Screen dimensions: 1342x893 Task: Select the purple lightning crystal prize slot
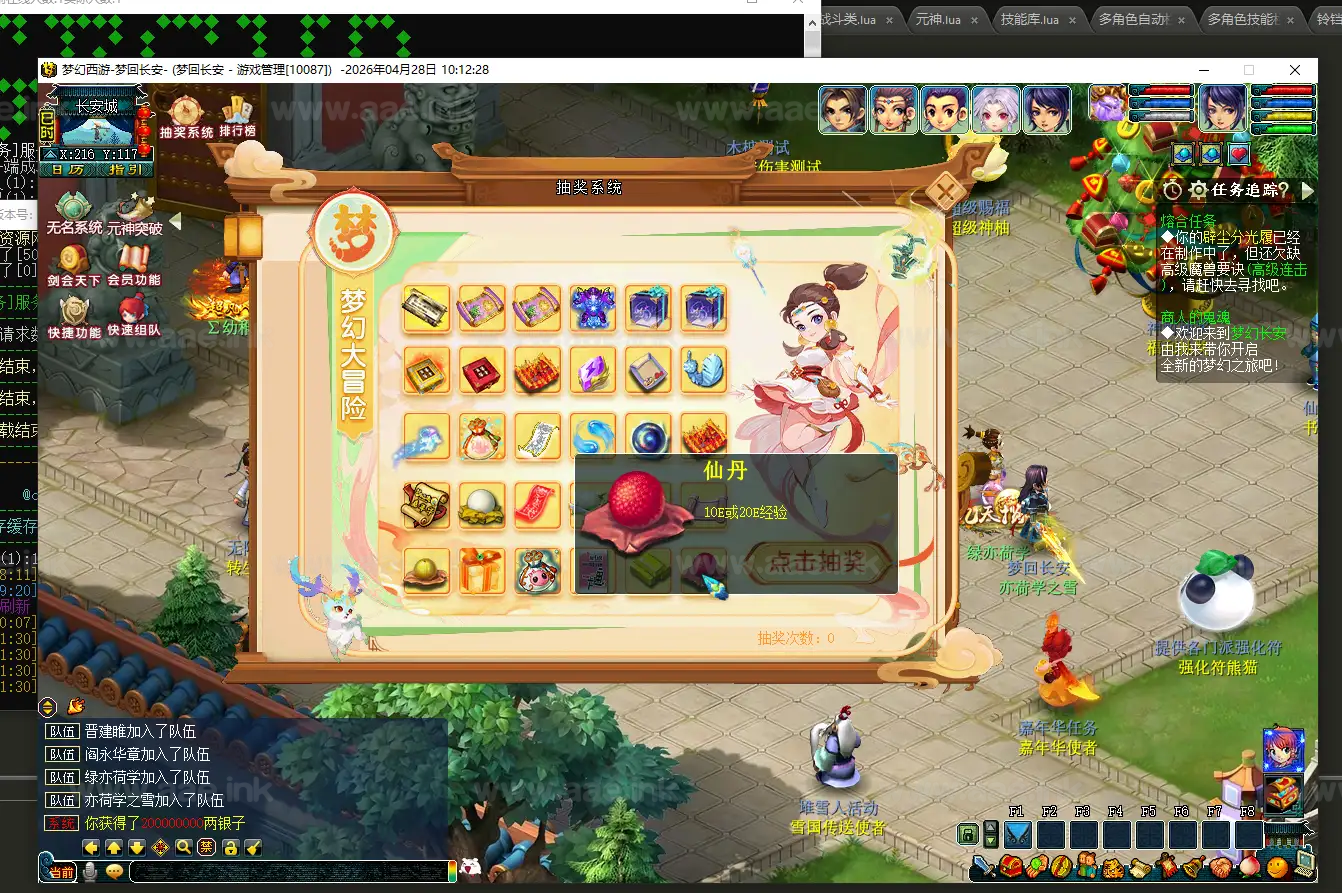point(593,370)
